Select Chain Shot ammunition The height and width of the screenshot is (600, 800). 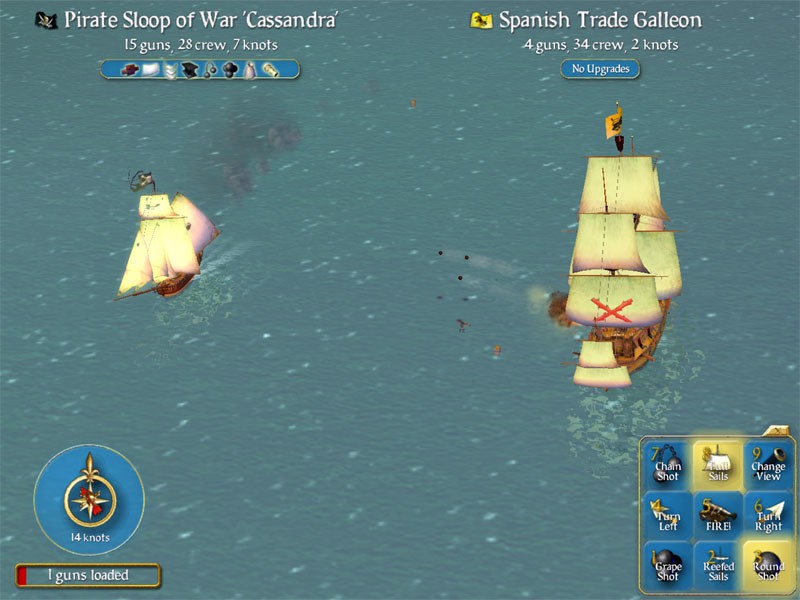pyautogui.click(x=667, y=463)
